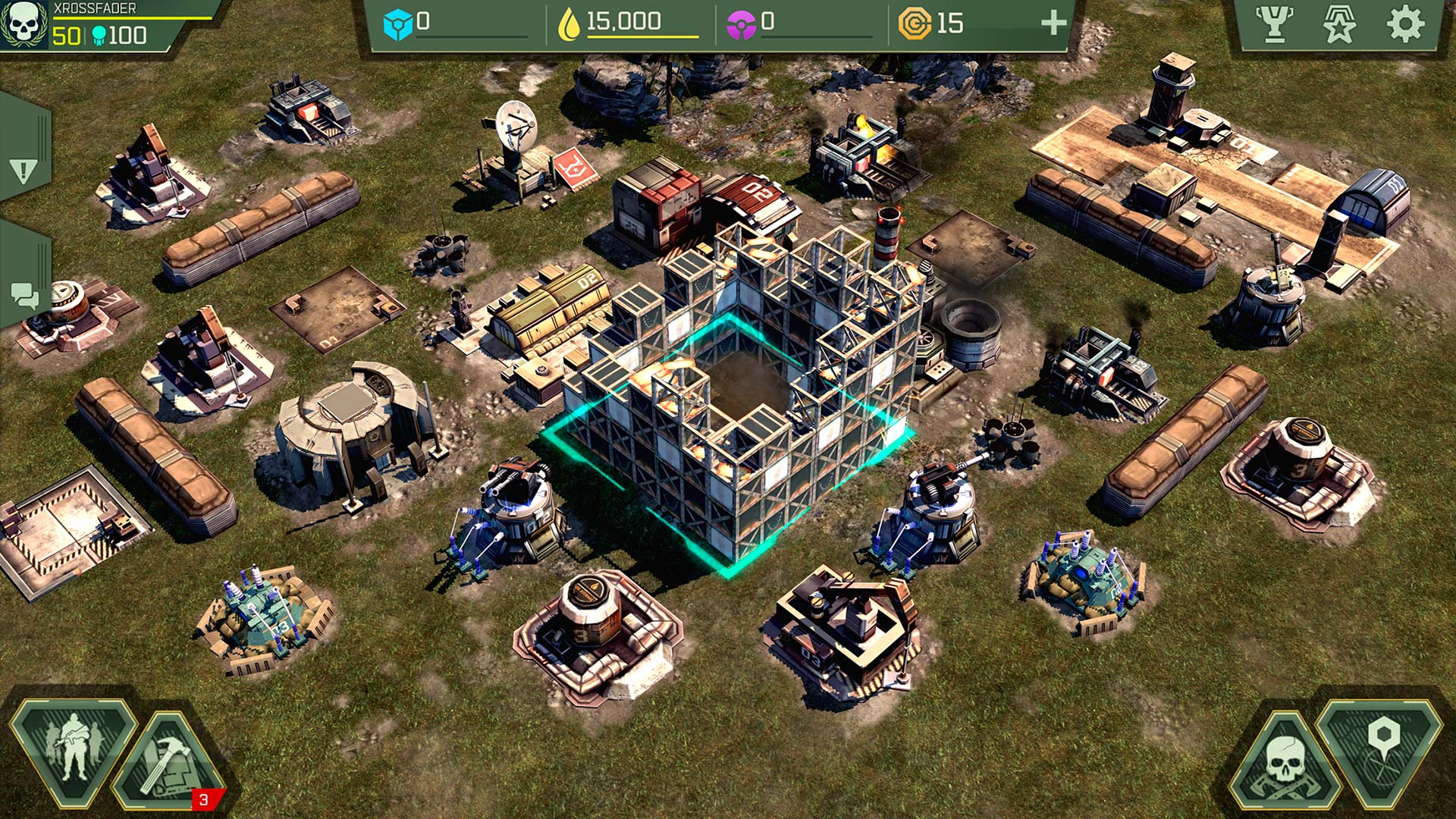The image size is (1456, 819).
Task: Open the soldier army menu
Action: click(72, 749)
